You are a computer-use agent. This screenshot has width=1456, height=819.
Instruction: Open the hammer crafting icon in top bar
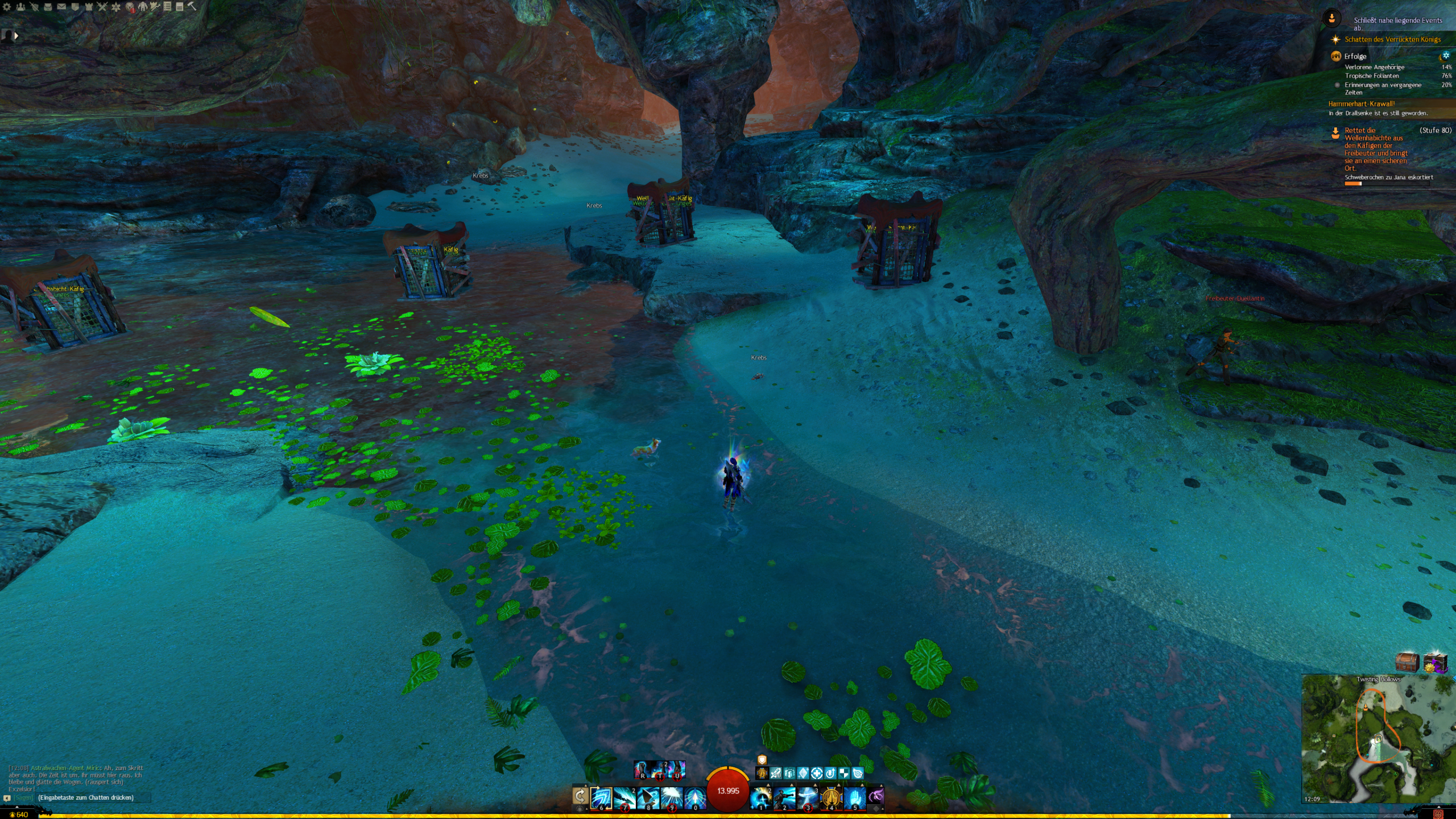(x=192, y=6)
